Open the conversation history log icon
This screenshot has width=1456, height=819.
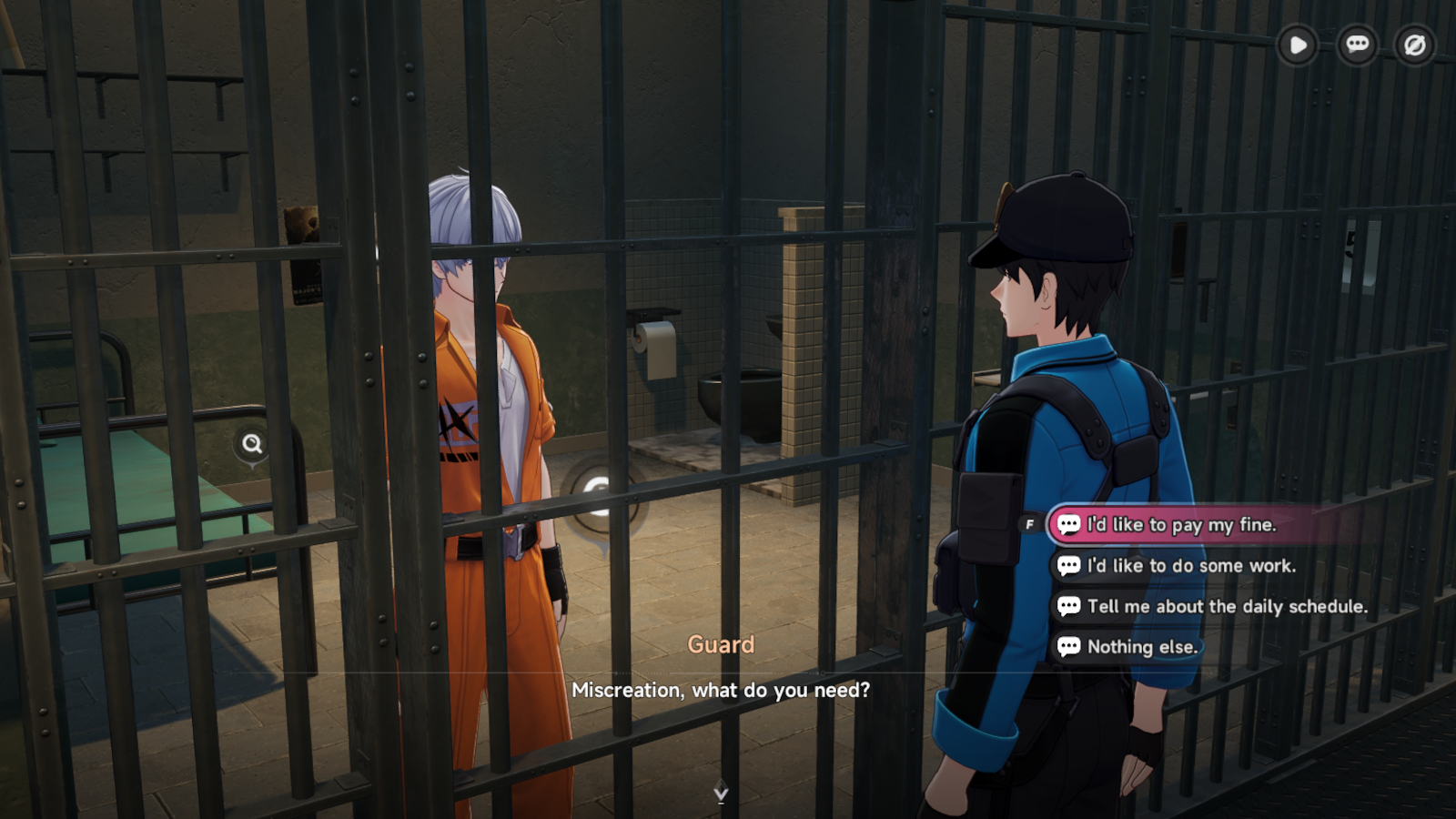1356,45
